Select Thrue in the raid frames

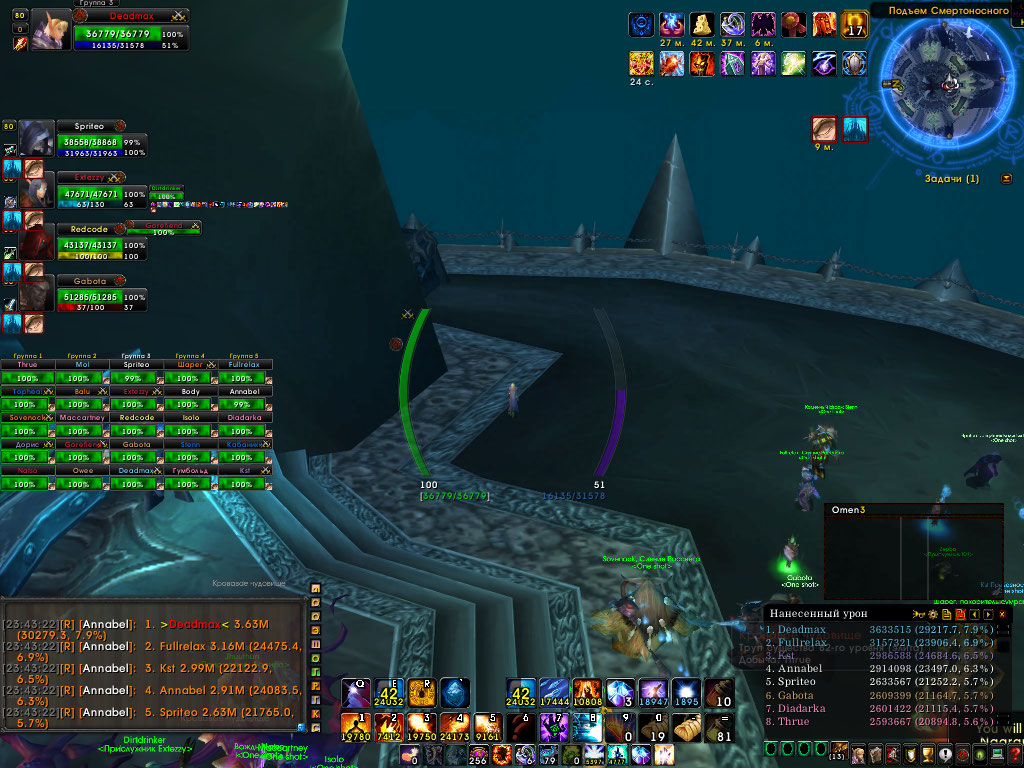pos(27,372)
